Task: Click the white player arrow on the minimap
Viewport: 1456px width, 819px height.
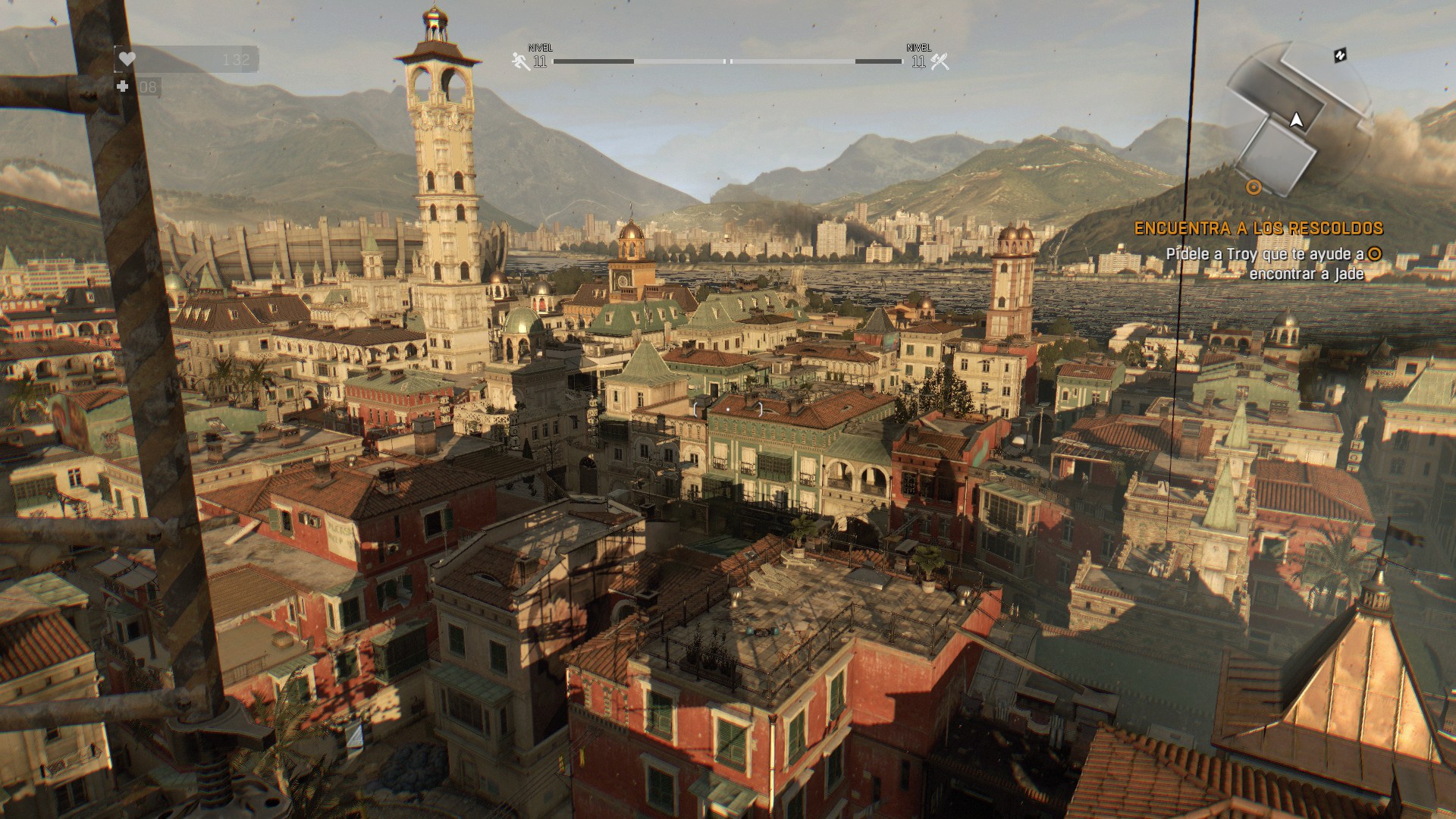Action: [x=1297, y=120]
